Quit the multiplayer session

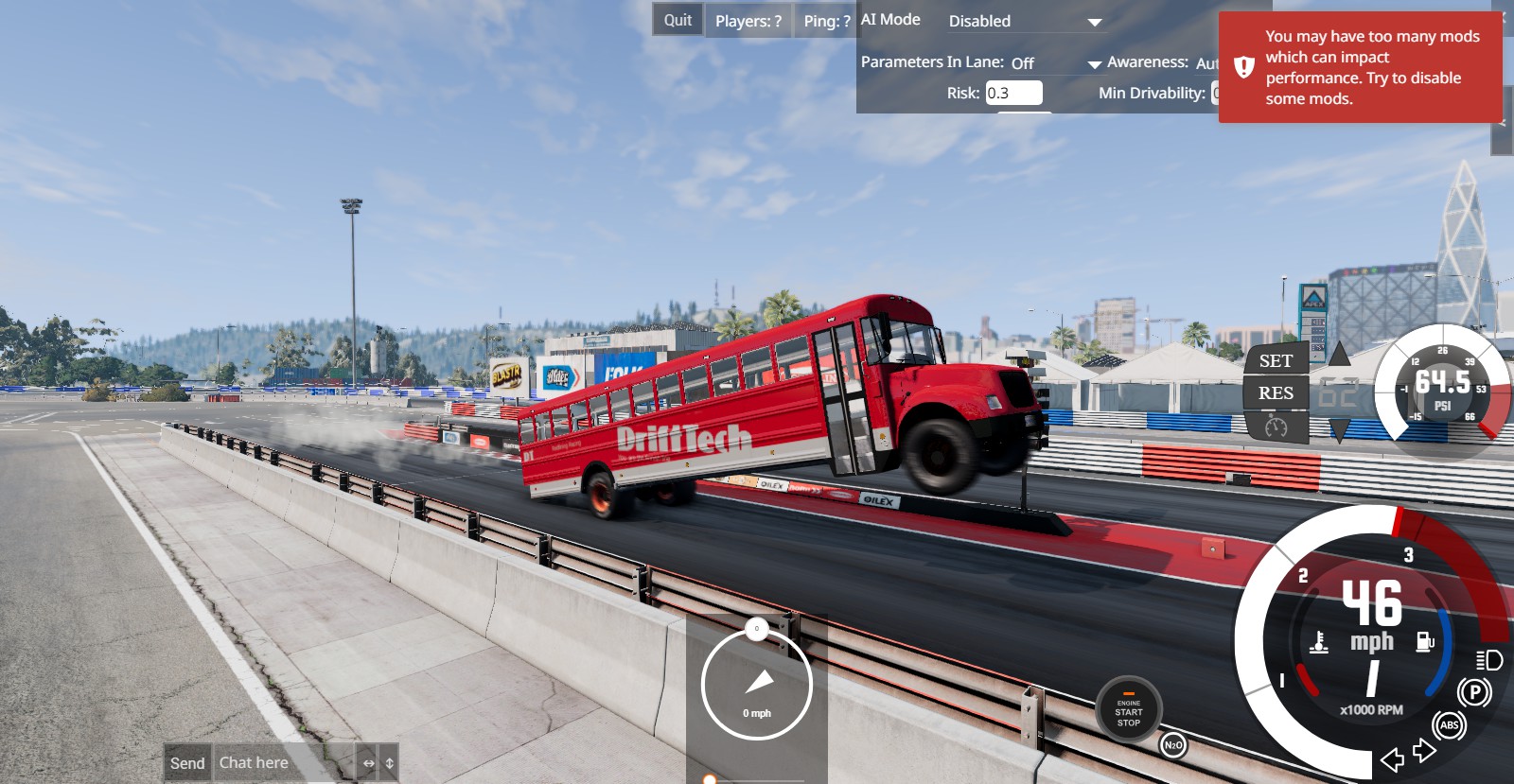coord(678,20)
